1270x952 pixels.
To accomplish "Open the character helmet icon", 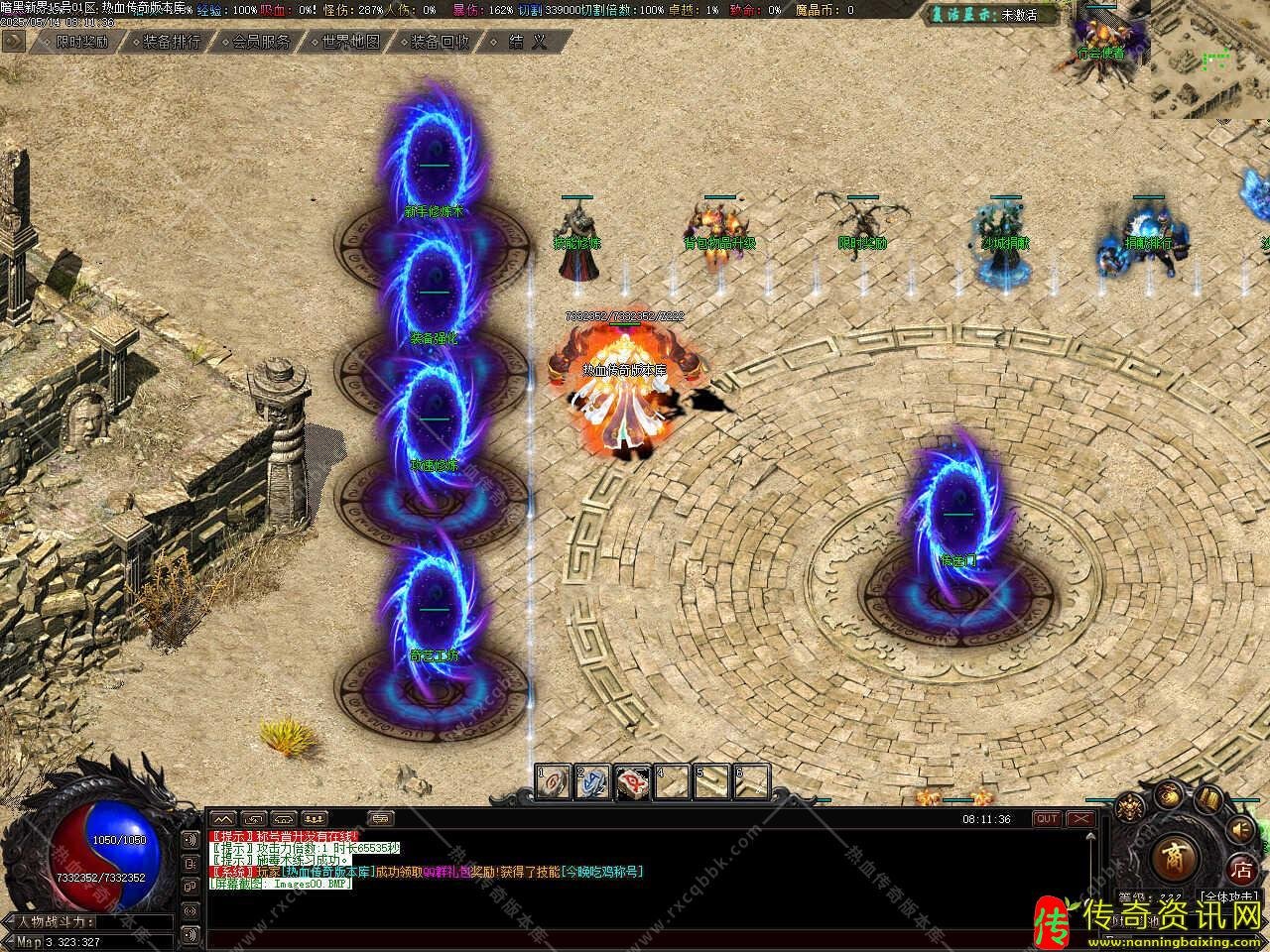I will click(x=1128, y=808).
